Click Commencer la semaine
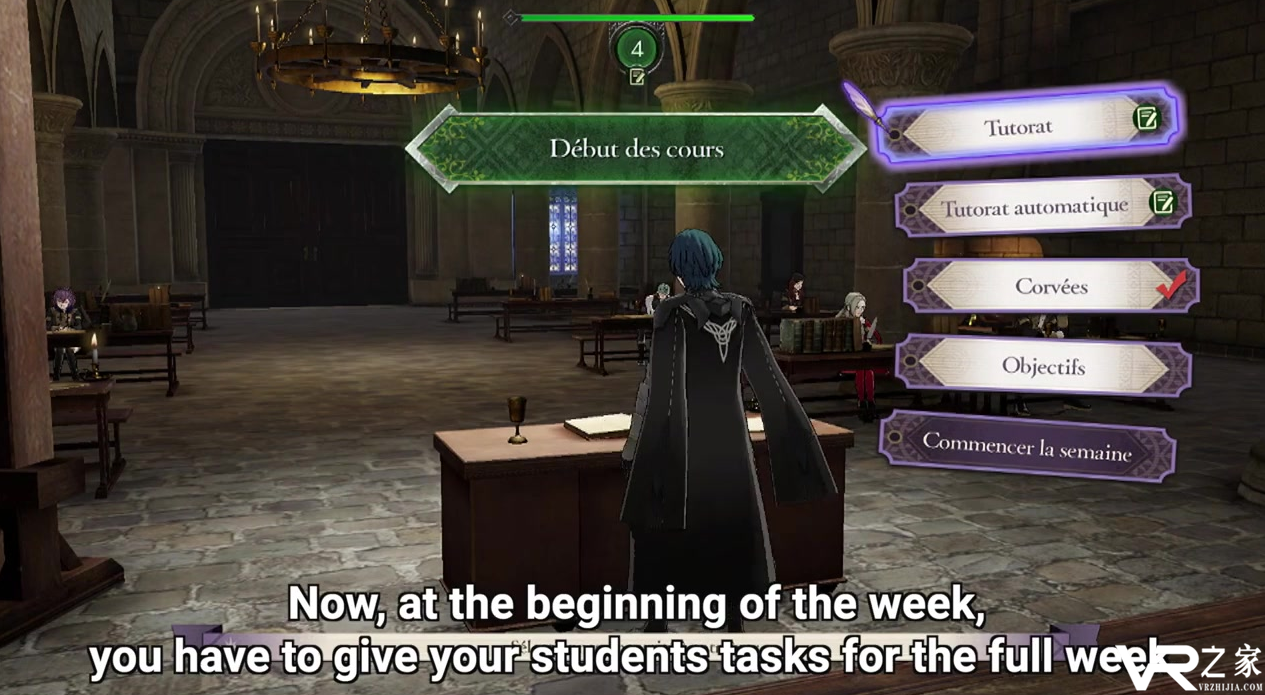This screenshot has height=695, width=1265. point(1027,446)
